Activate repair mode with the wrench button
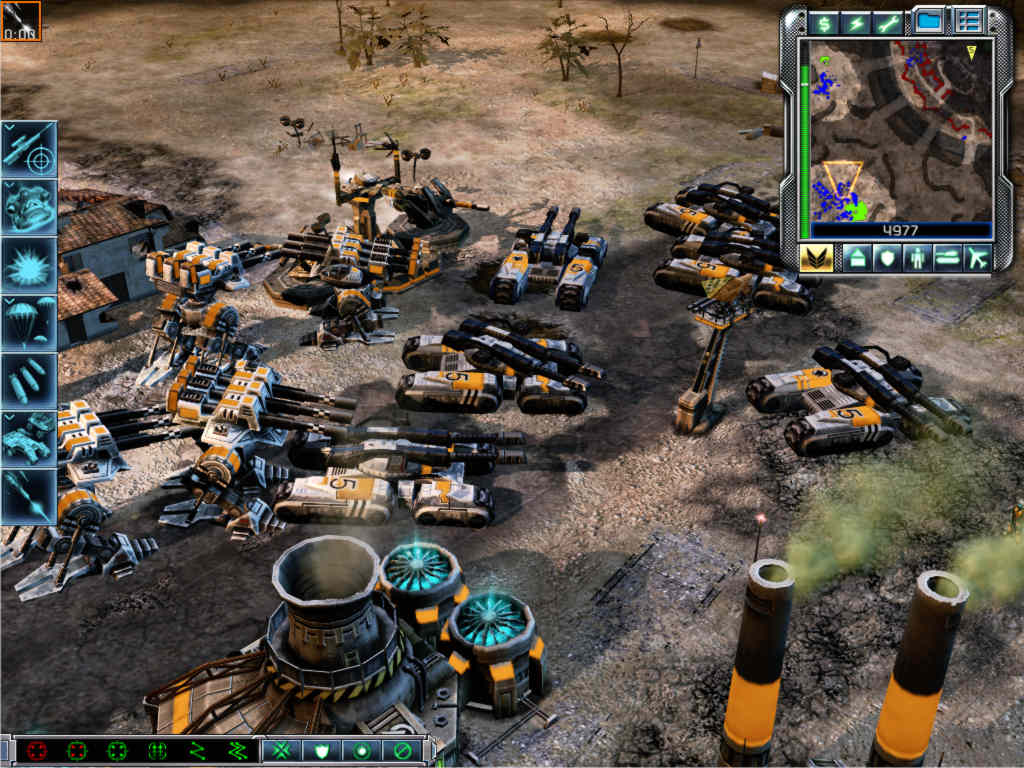The height and width of the screenshot is (768, 1024). [888, 22]
